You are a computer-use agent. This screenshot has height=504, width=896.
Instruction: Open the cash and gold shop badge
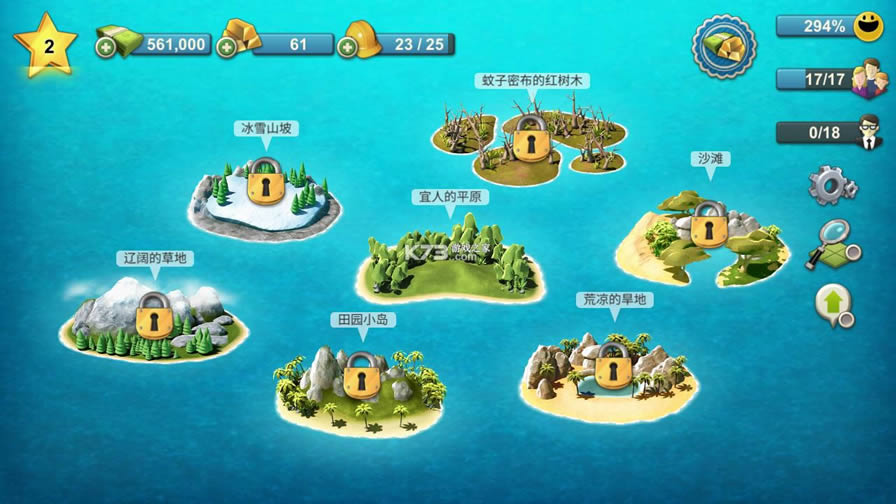point(724,47)
